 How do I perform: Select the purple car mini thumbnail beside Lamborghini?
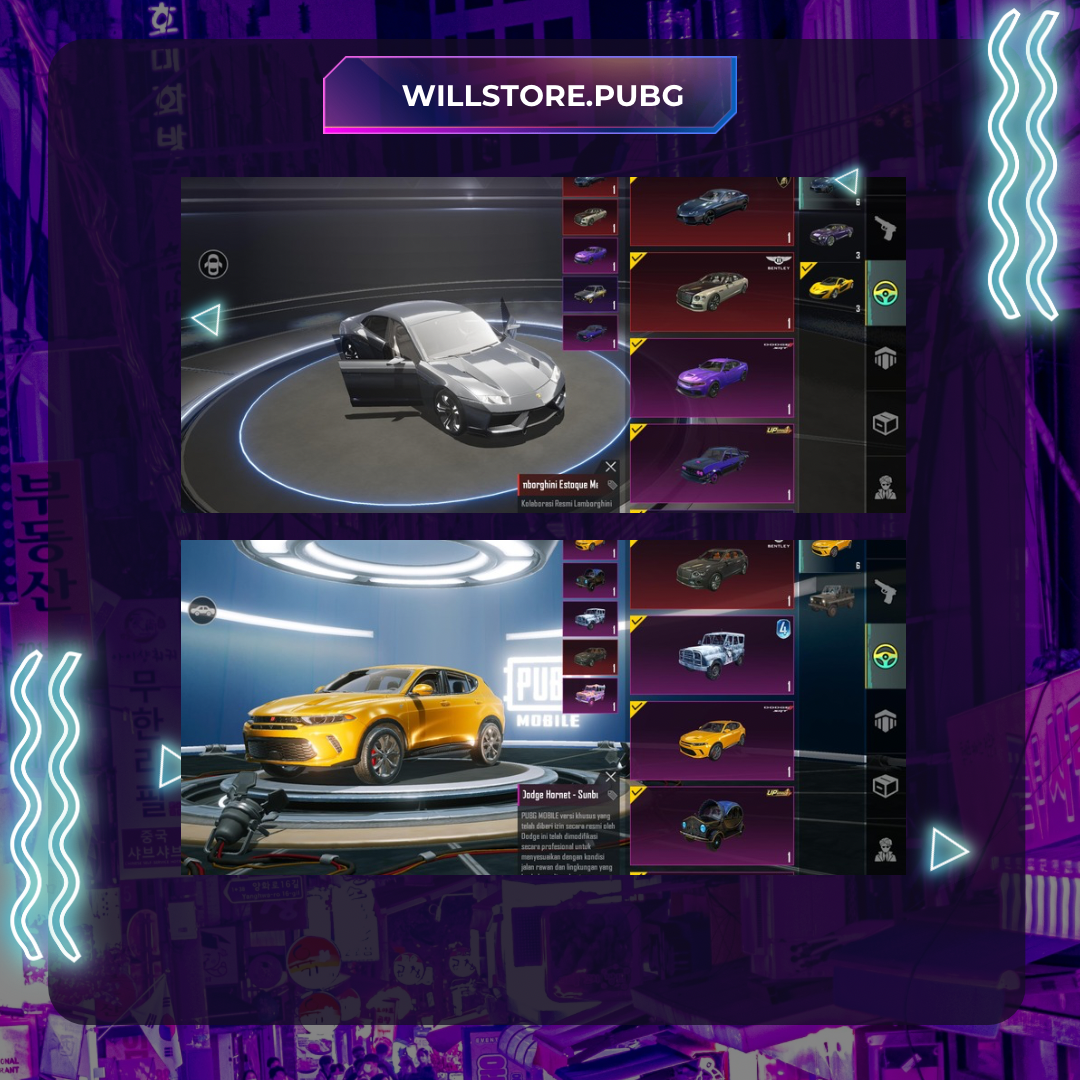589,255
